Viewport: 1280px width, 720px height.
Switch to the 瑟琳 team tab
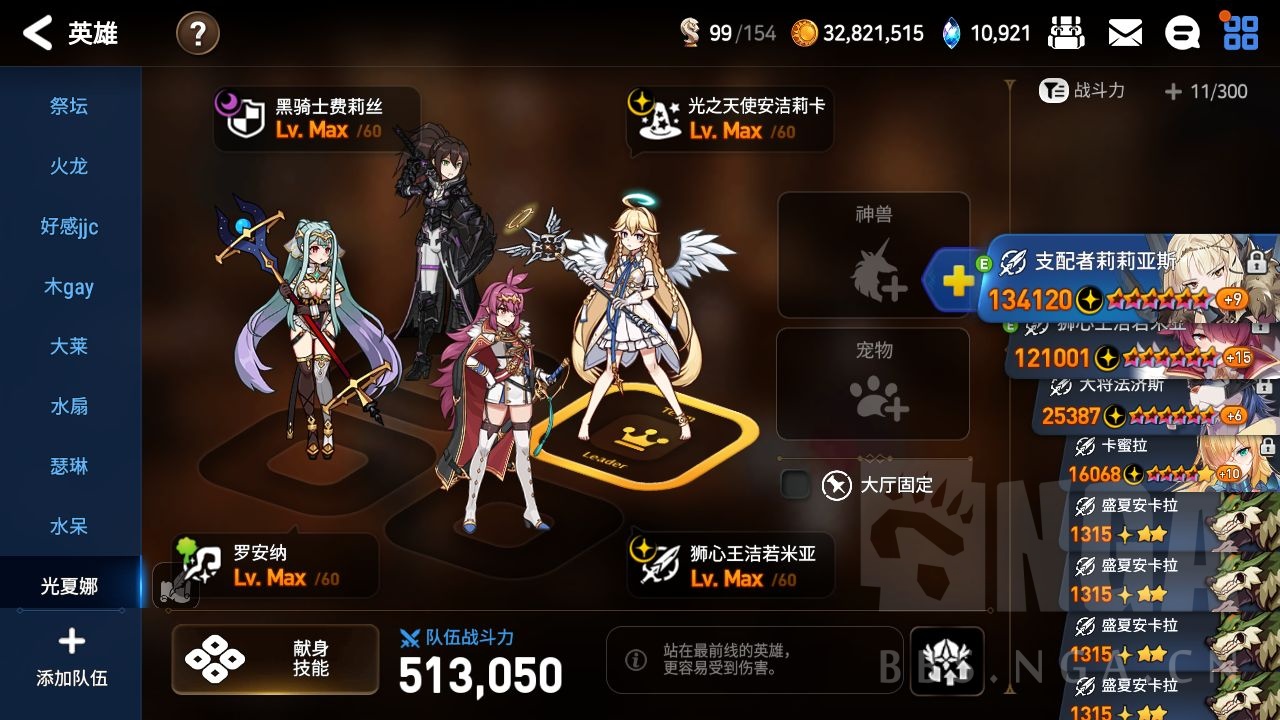point(68,466)
